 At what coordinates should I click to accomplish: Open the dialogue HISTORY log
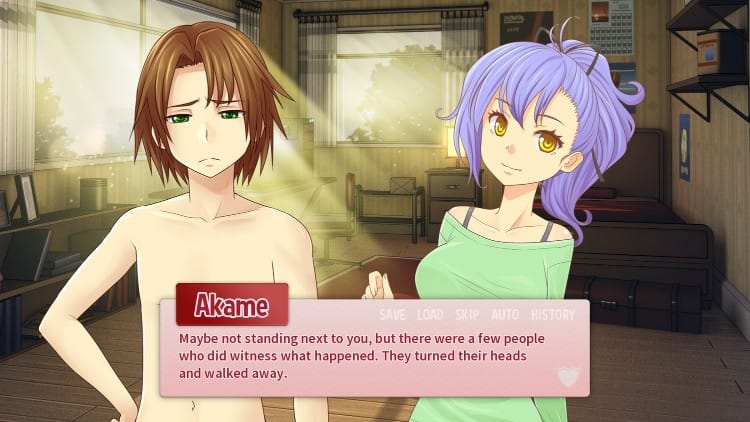tap(553, 314)
